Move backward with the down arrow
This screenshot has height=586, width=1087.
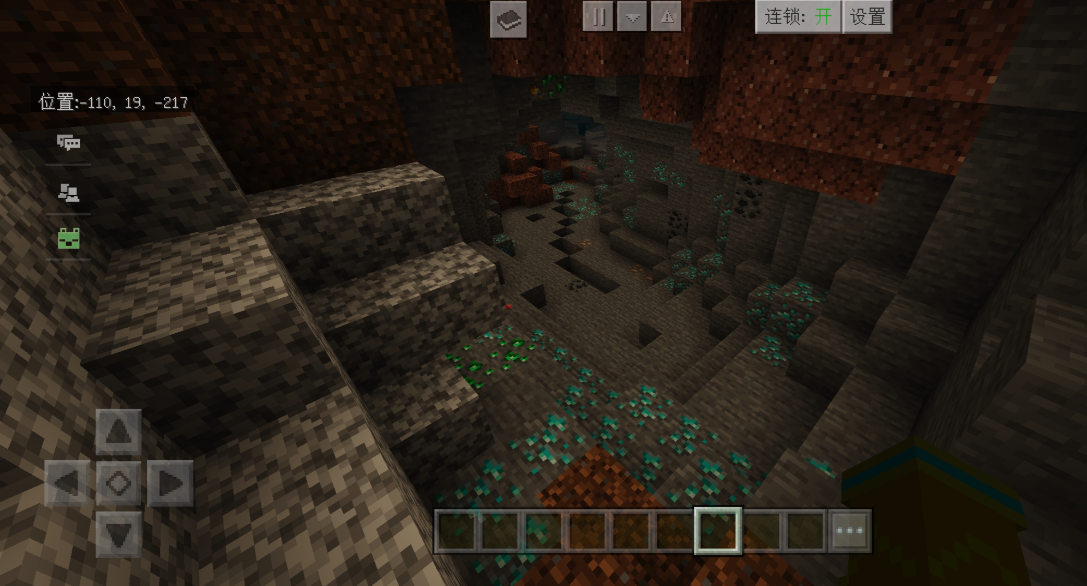pyautogui.click(x=118, y=534)
